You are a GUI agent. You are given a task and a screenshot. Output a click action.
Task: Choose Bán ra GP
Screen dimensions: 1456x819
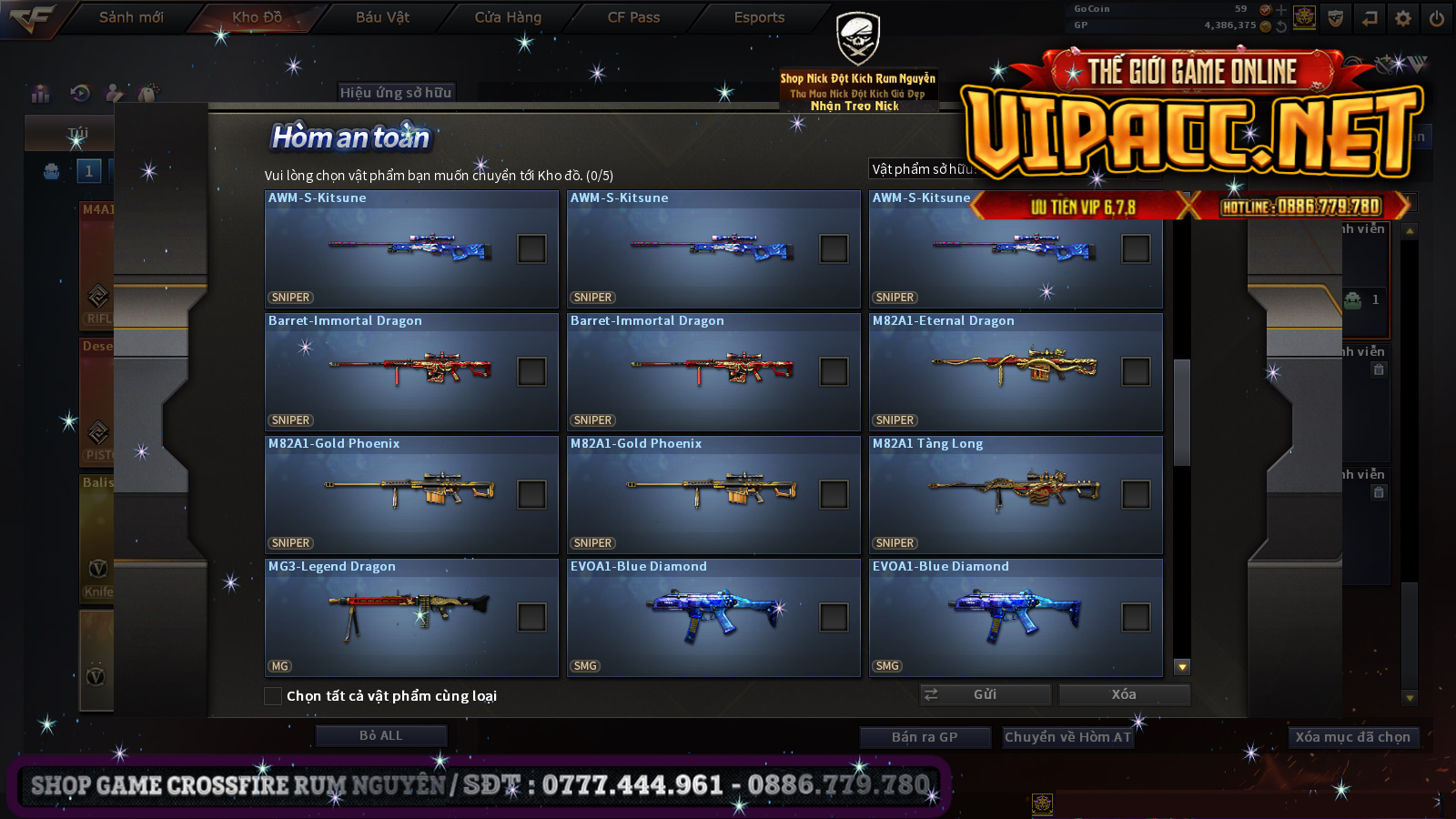pos(925,737)
